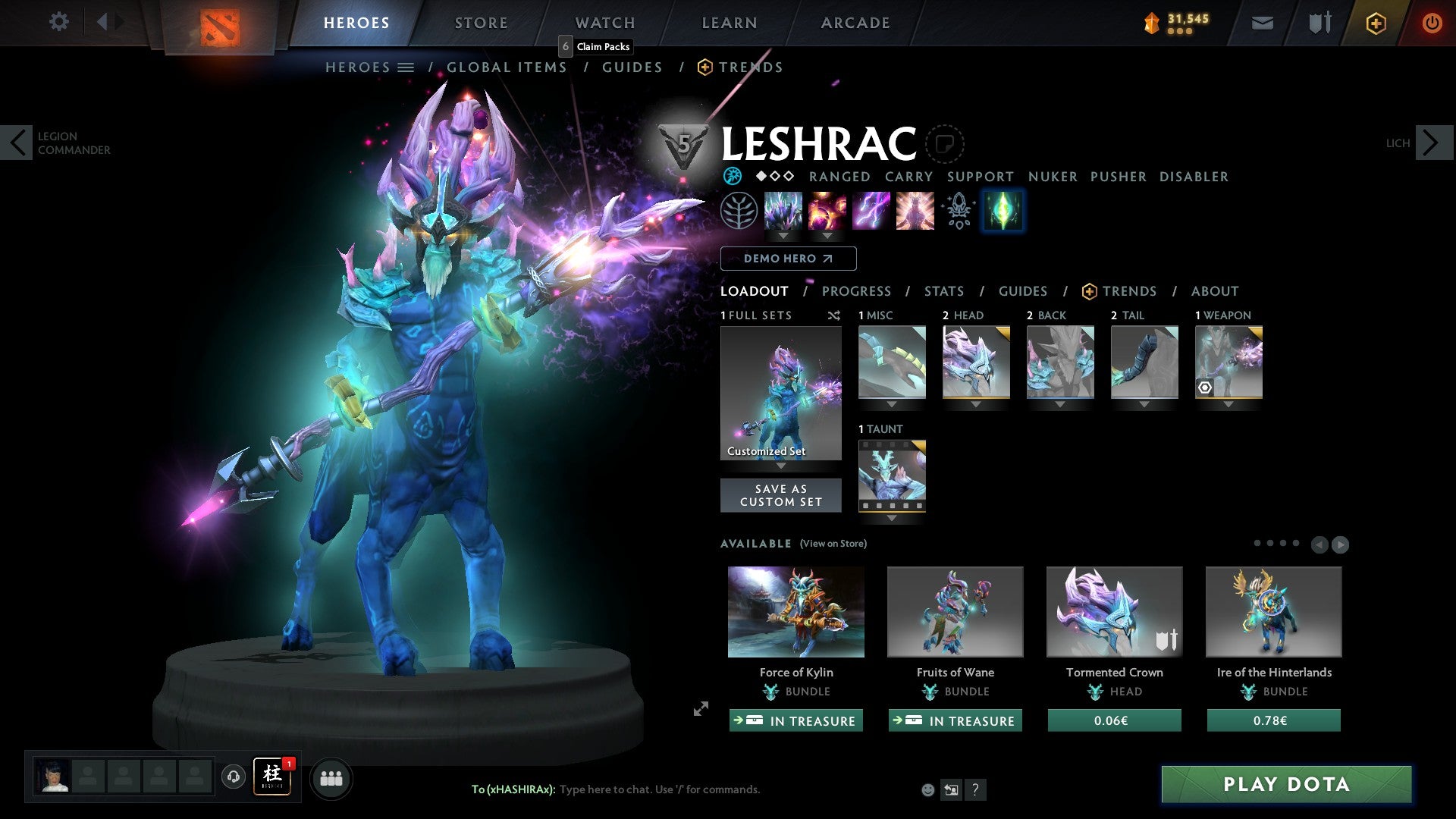Viewport: 1456px width, 819px height.
Task: Open the notifications envelope icon
Action: 1262,23
